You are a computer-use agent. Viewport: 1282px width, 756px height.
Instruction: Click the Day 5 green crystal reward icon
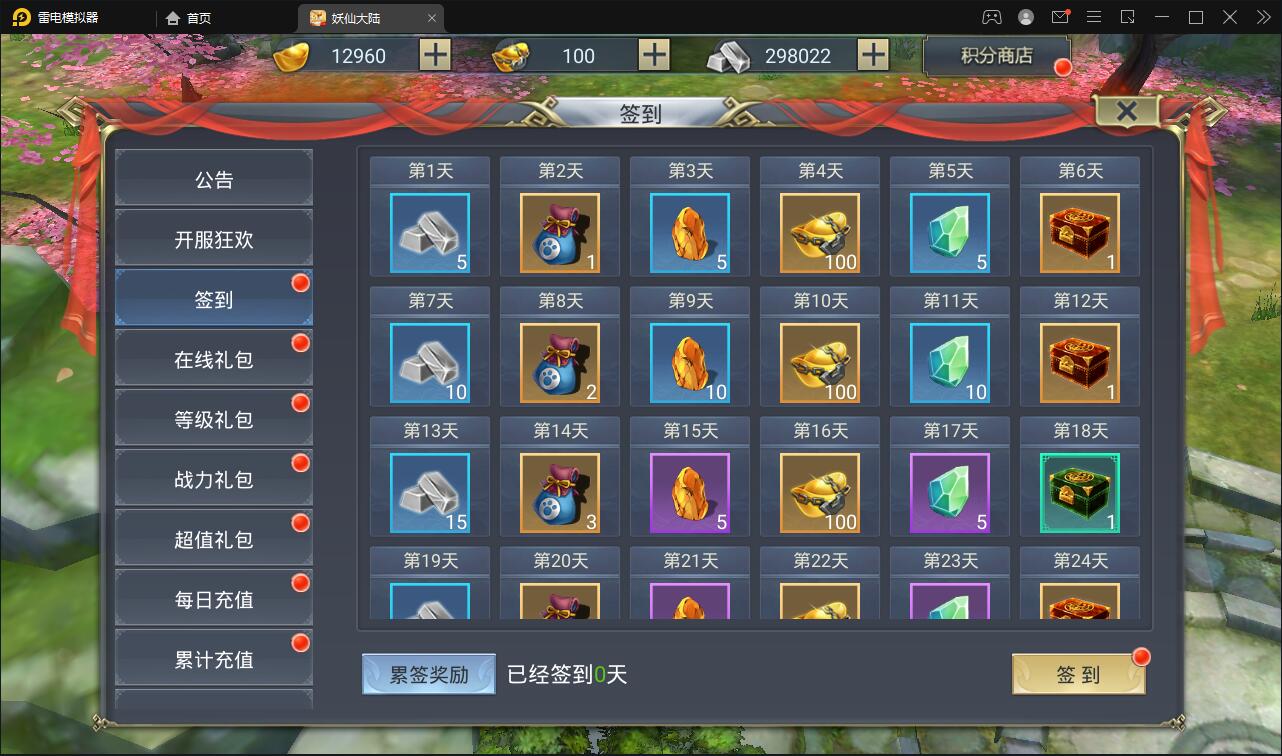949,231
